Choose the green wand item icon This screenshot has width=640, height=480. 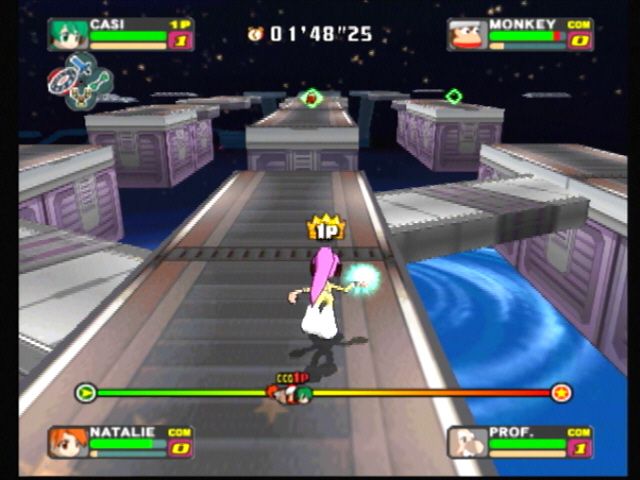pos(100,82)
